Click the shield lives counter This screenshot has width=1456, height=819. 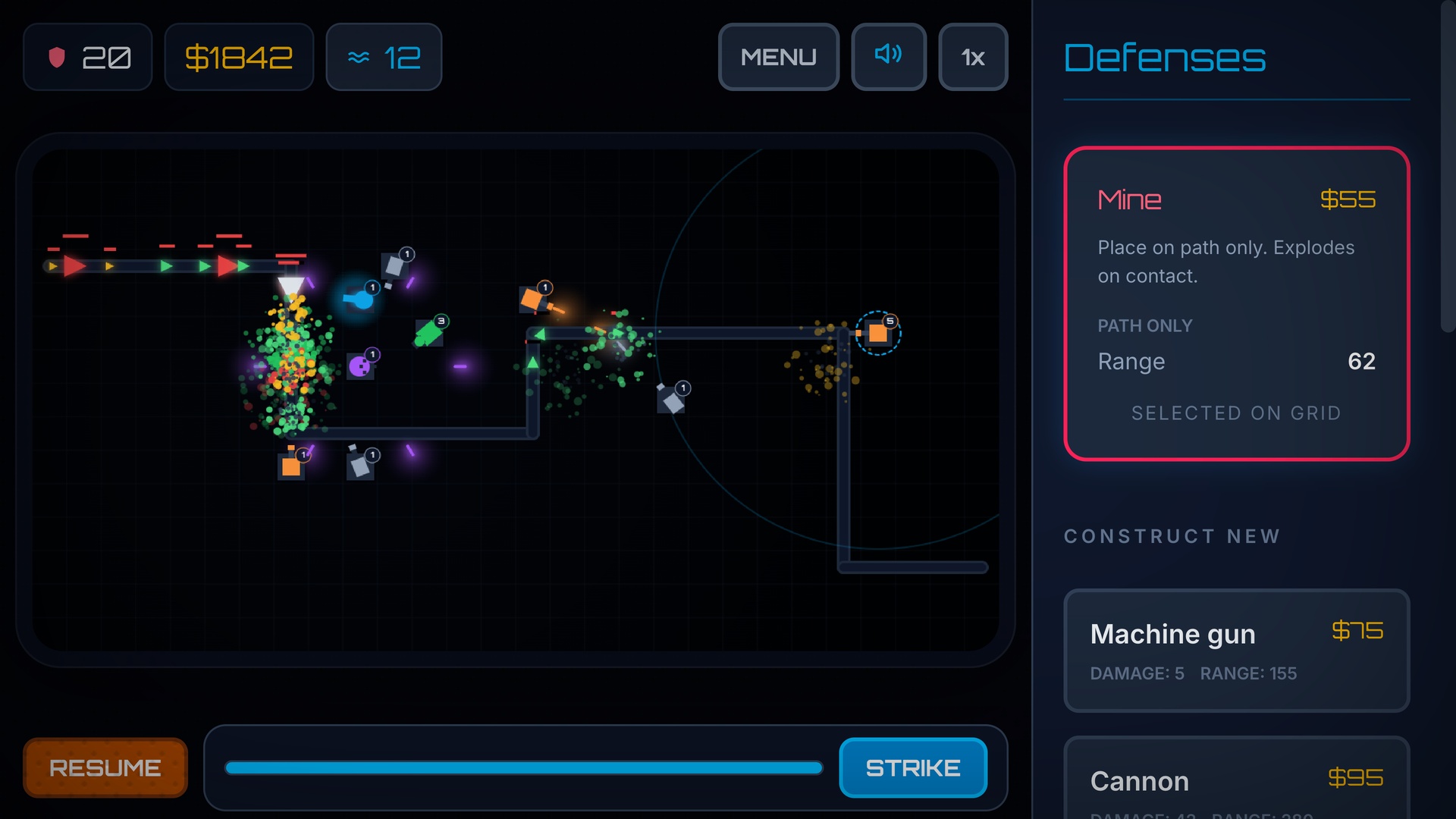point(87,56)
